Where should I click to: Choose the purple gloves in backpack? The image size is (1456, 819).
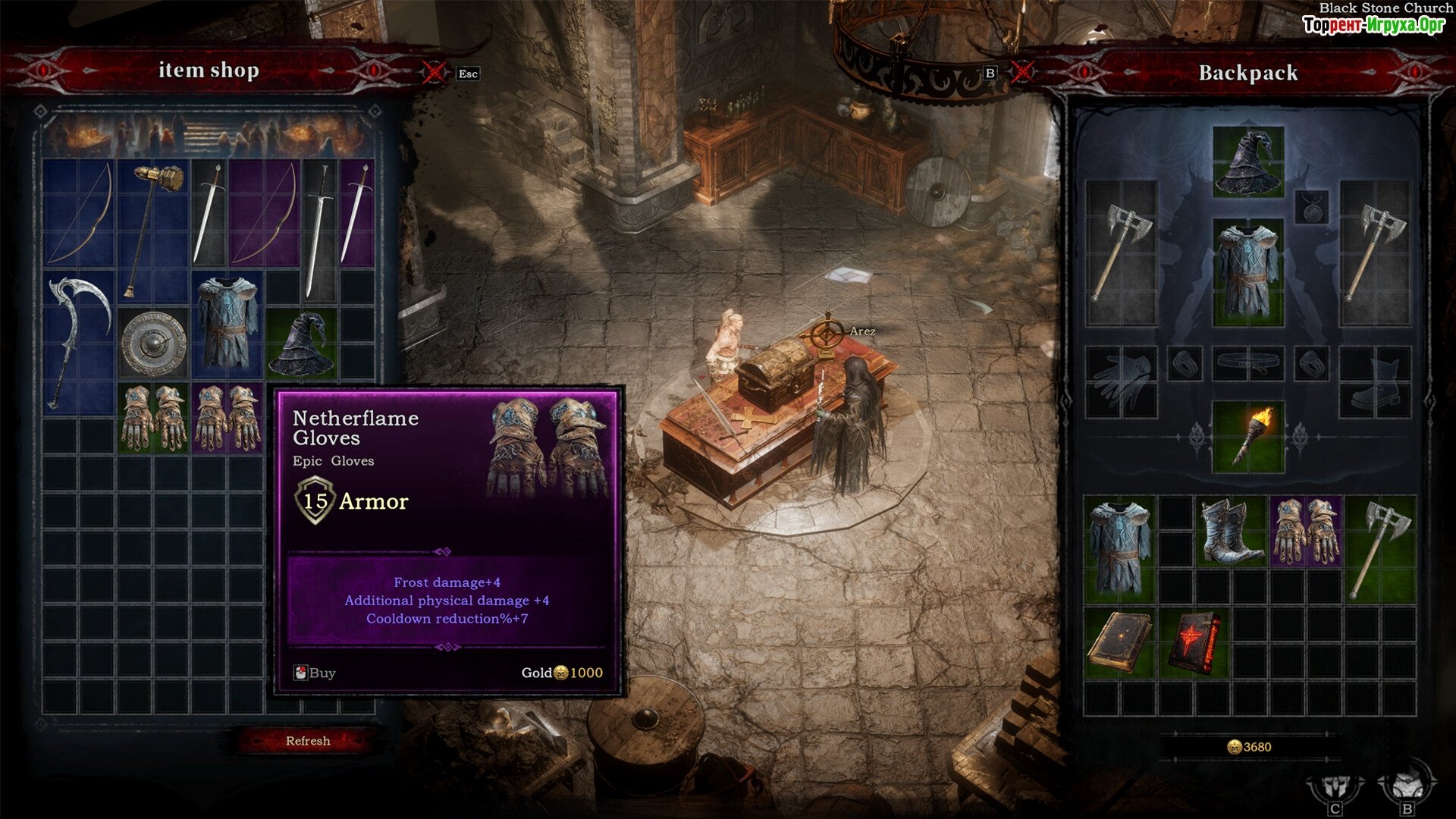click(1304, 532)
